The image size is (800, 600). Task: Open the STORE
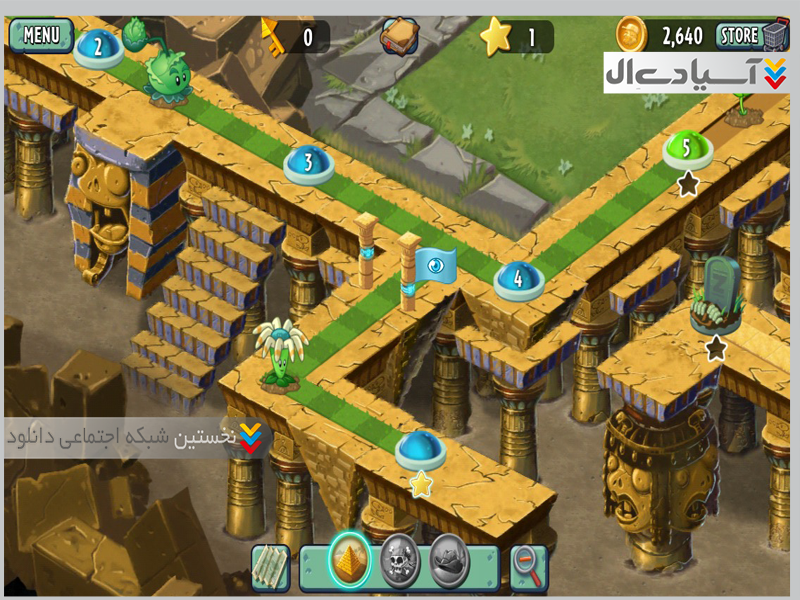(x=741, y=37)
